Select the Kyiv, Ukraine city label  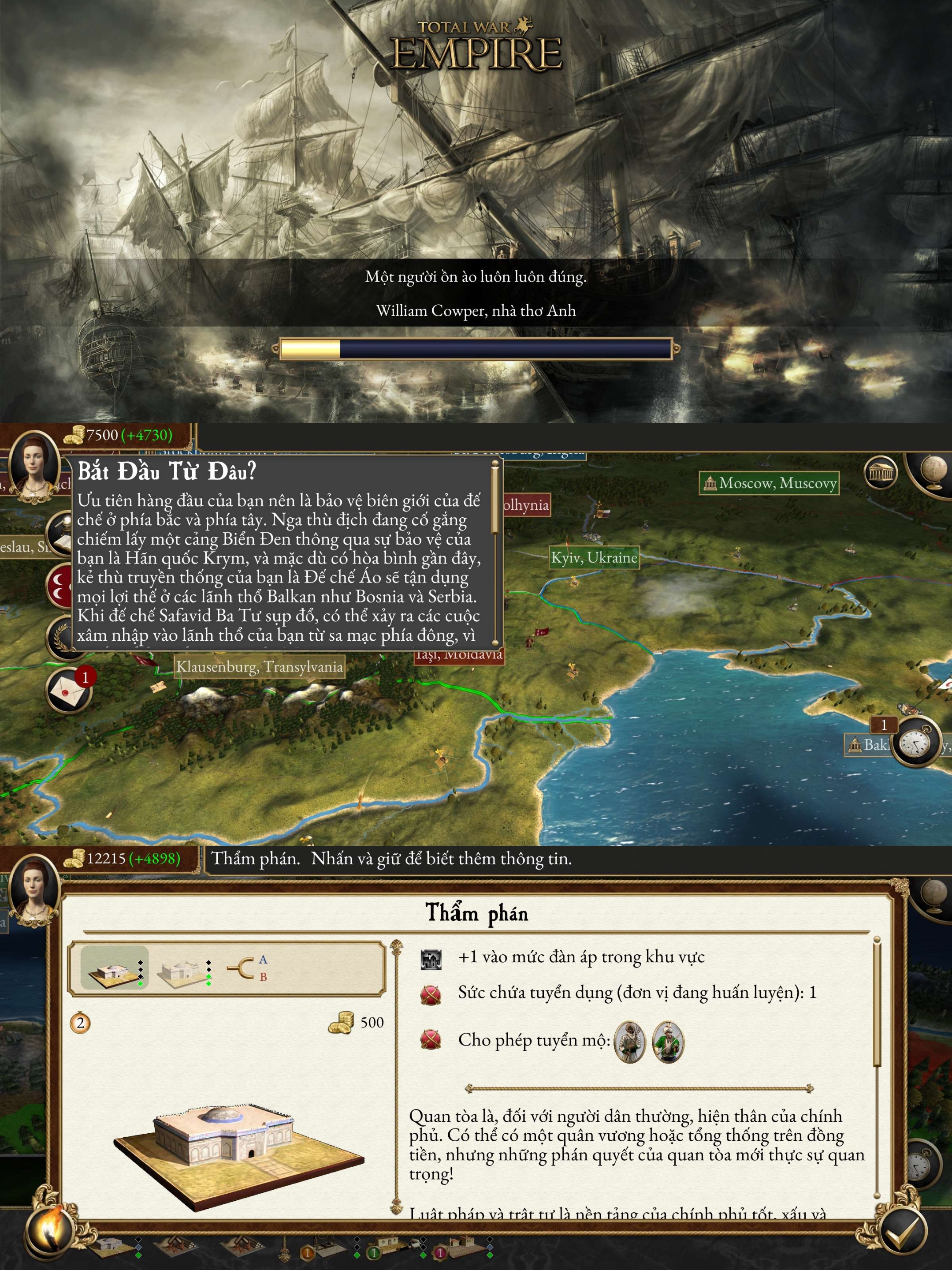(x=594, y=557)
